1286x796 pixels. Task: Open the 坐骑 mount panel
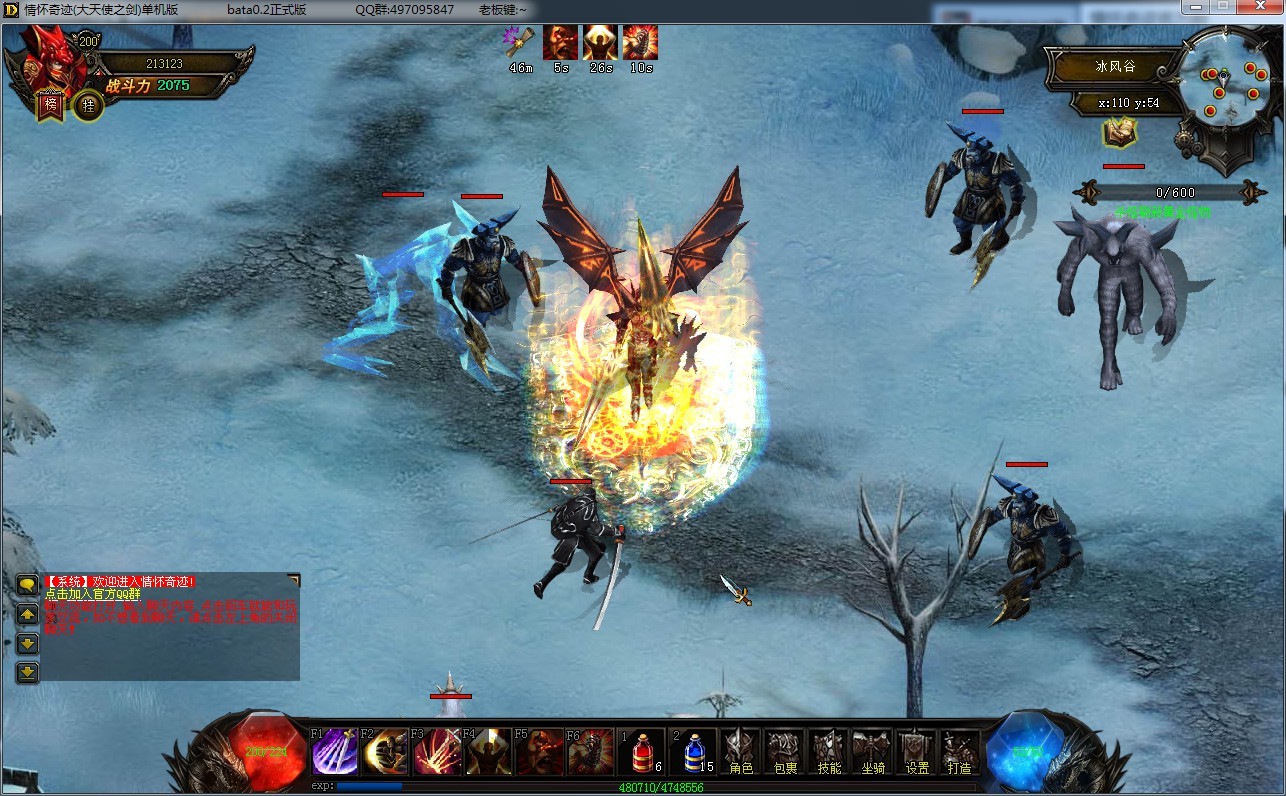point(872,752)
